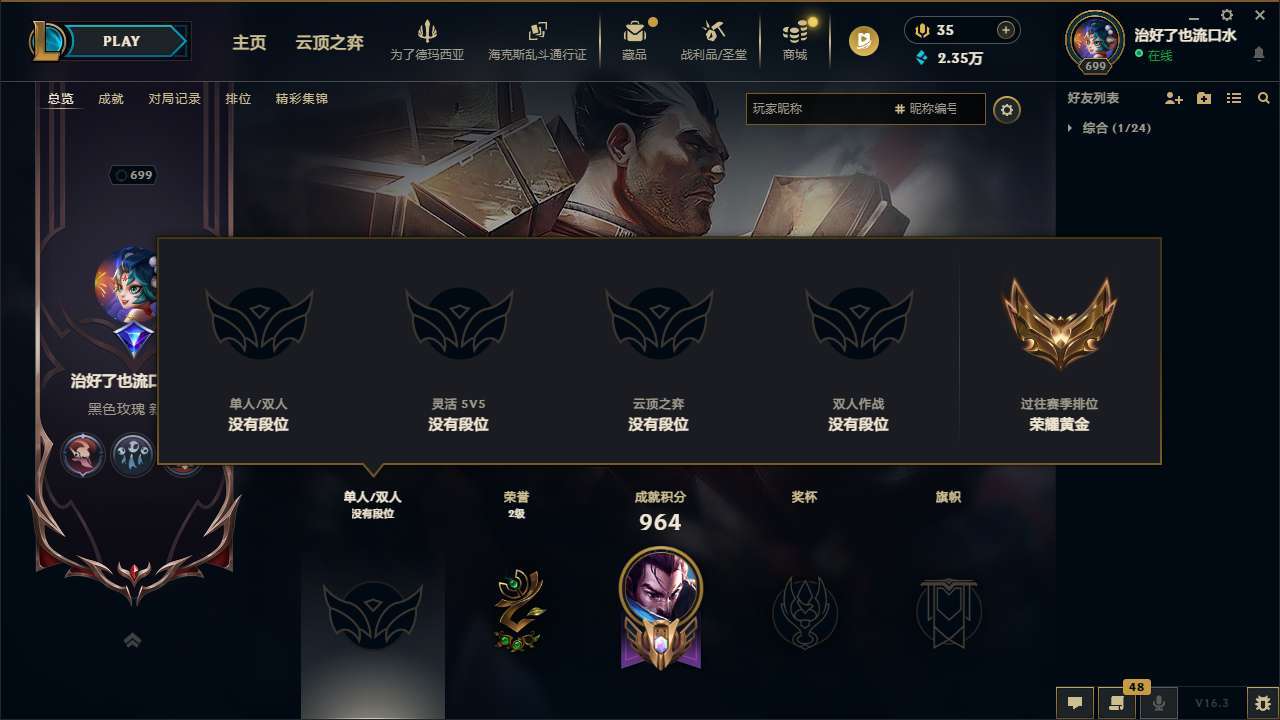Open the 战利品/圣堂 loot icon
This screenshot has height=720, width=1280.
tap(713, 40)
